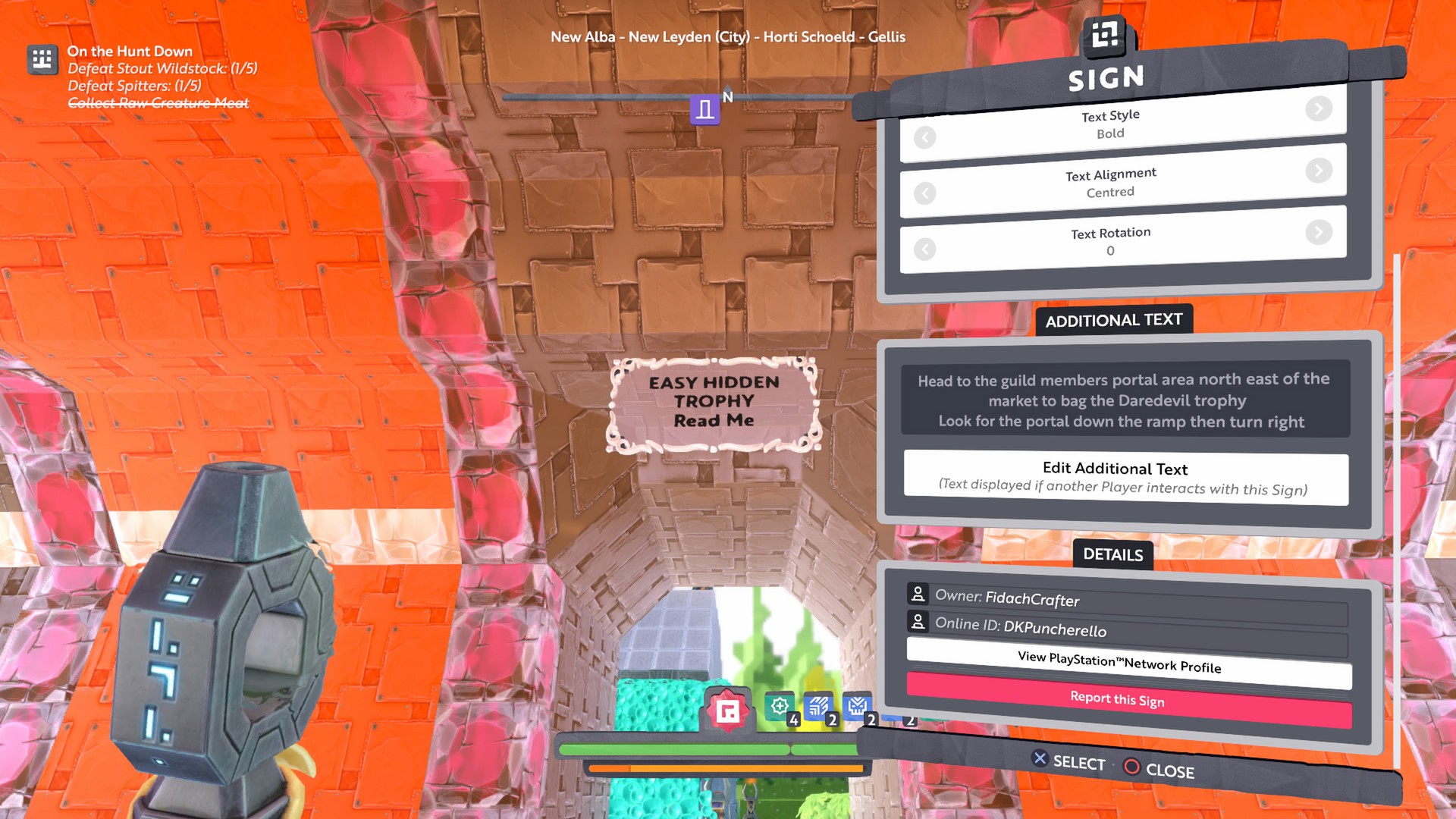The width and height of the screenshot is (1456, 819).
Task: Click the sign menu scrollbar
Action: pyautogui.click(x=1396, y=508)
